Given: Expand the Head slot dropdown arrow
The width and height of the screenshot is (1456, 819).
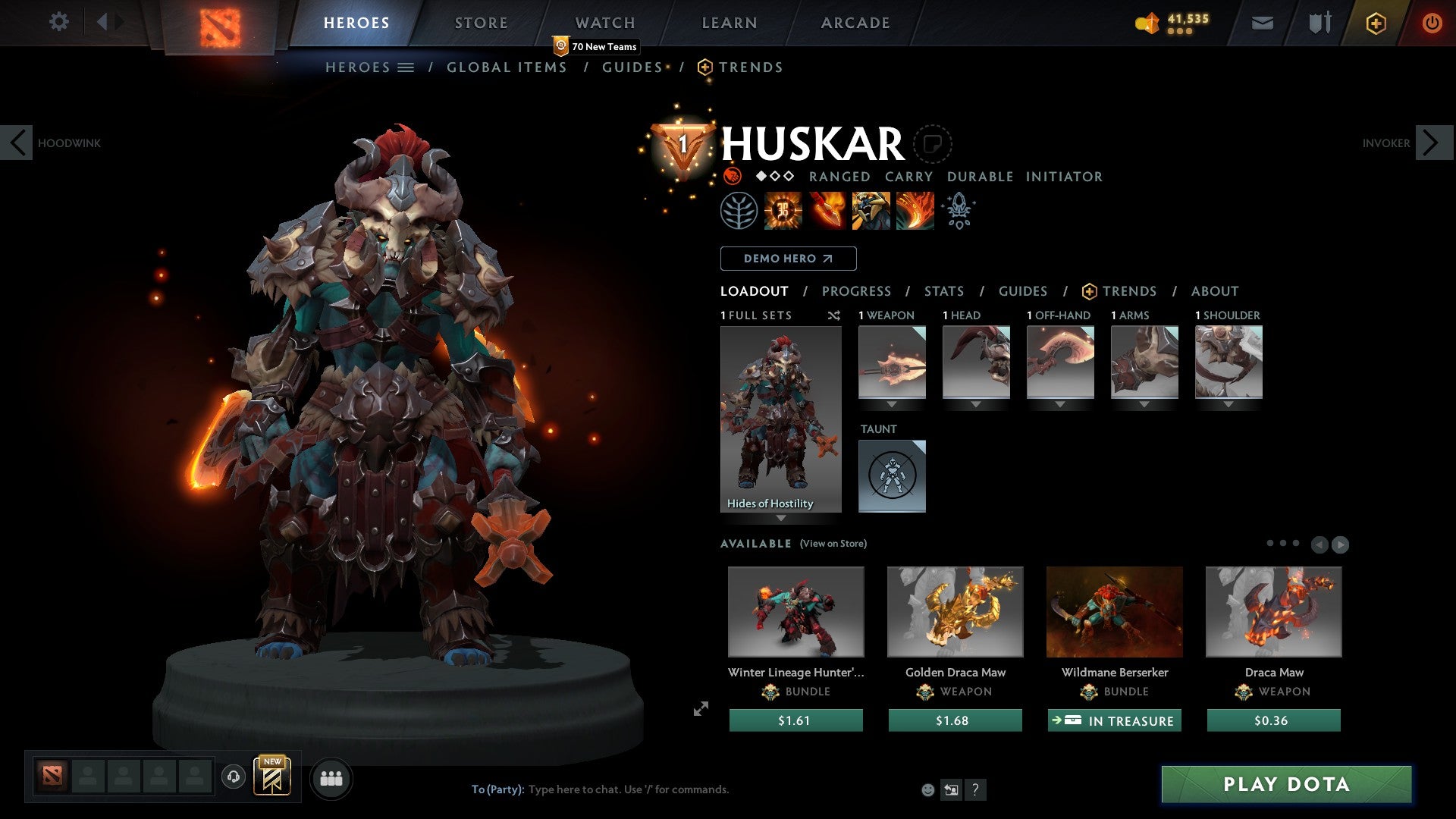Looking at the screenshot, I should coord(976,404).
